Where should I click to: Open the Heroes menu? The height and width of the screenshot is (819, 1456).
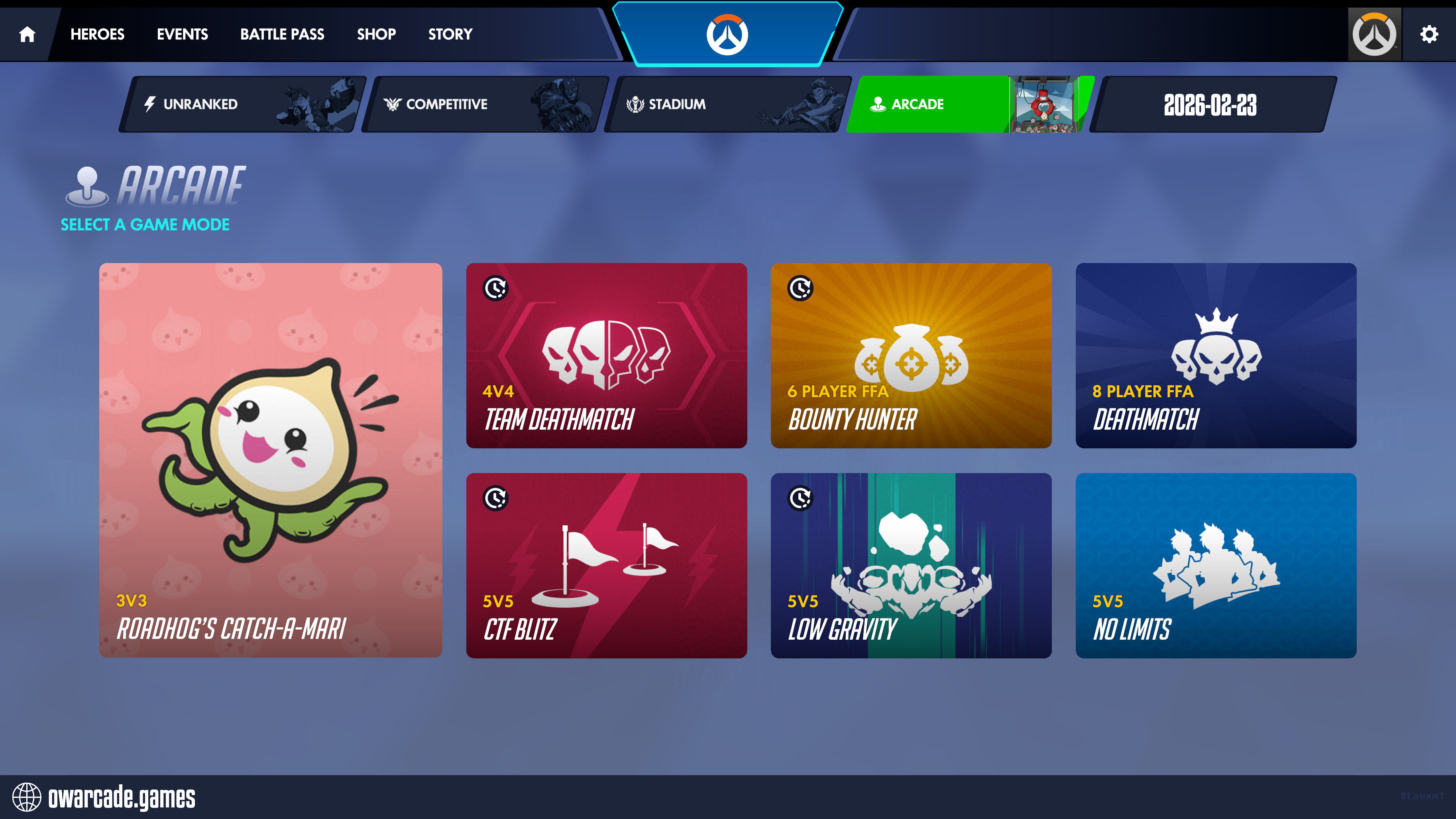tap(97, 35)
